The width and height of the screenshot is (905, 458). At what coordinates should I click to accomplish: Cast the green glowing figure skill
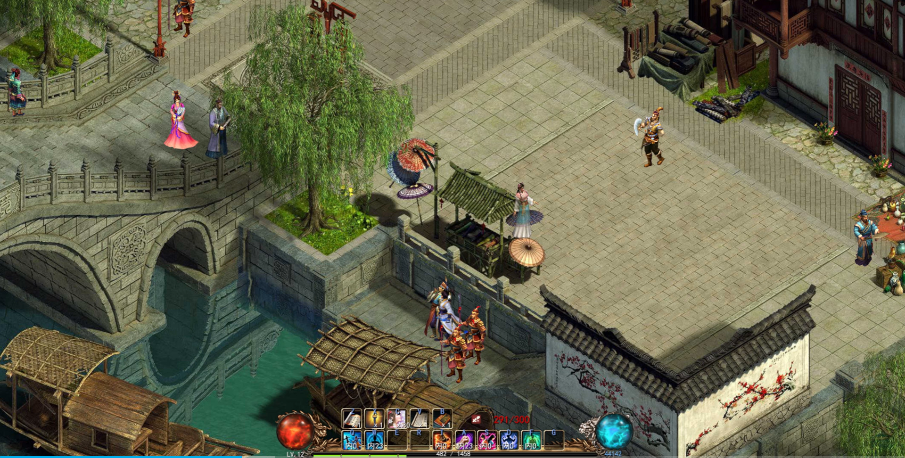[x=532, y=440]
